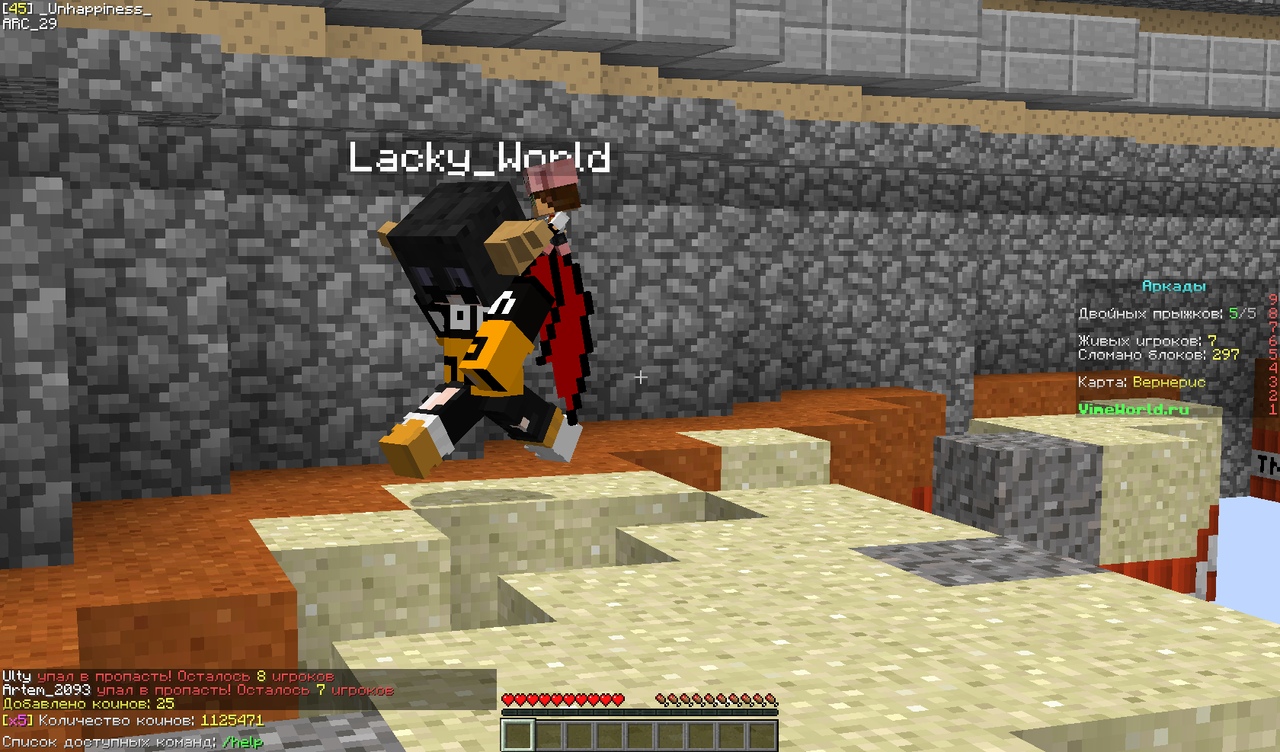Click the /help command link in chat
This screenshot has height=752, width=1280.
[243, 744]
